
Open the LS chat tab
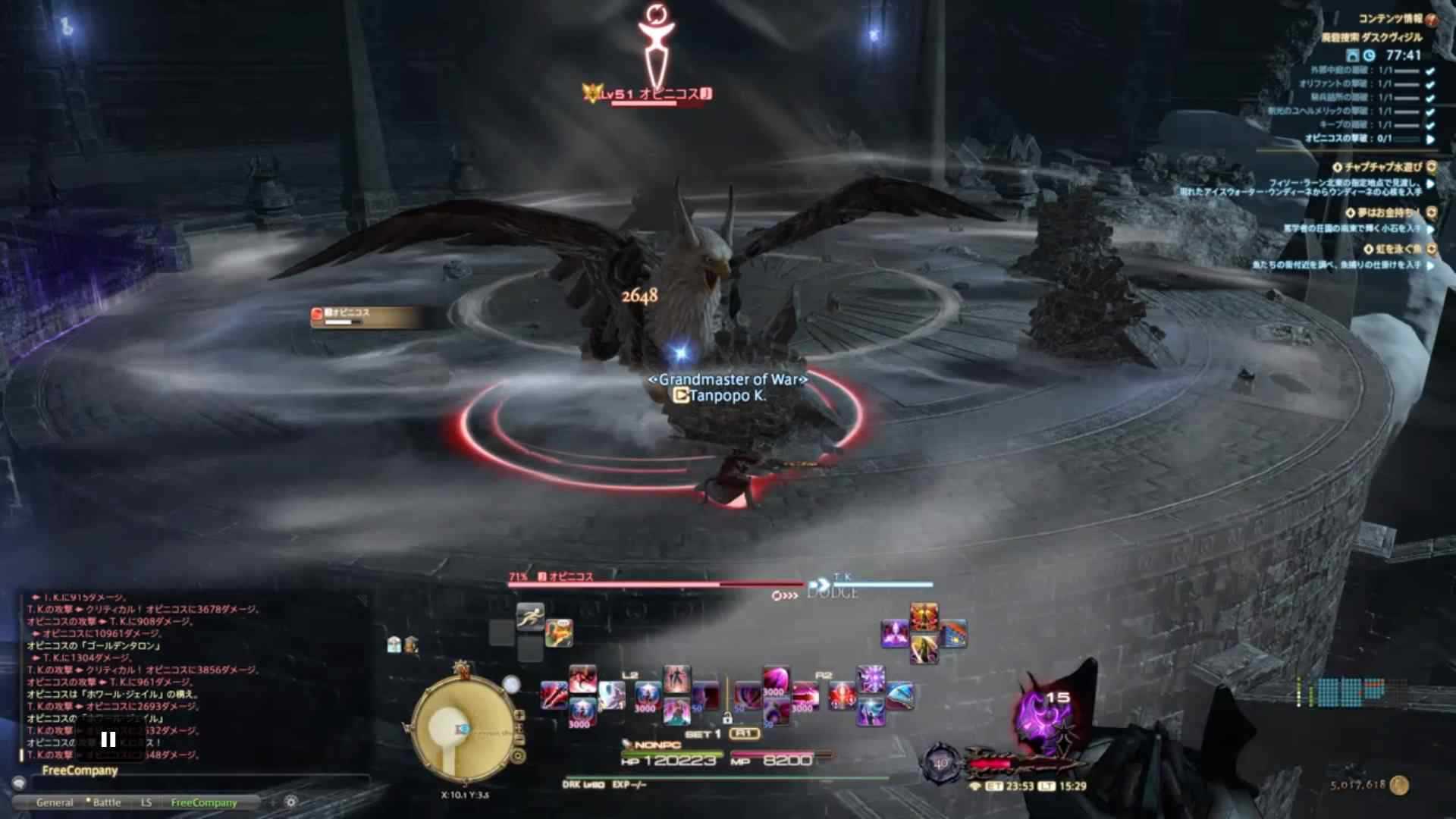point(146,802)
